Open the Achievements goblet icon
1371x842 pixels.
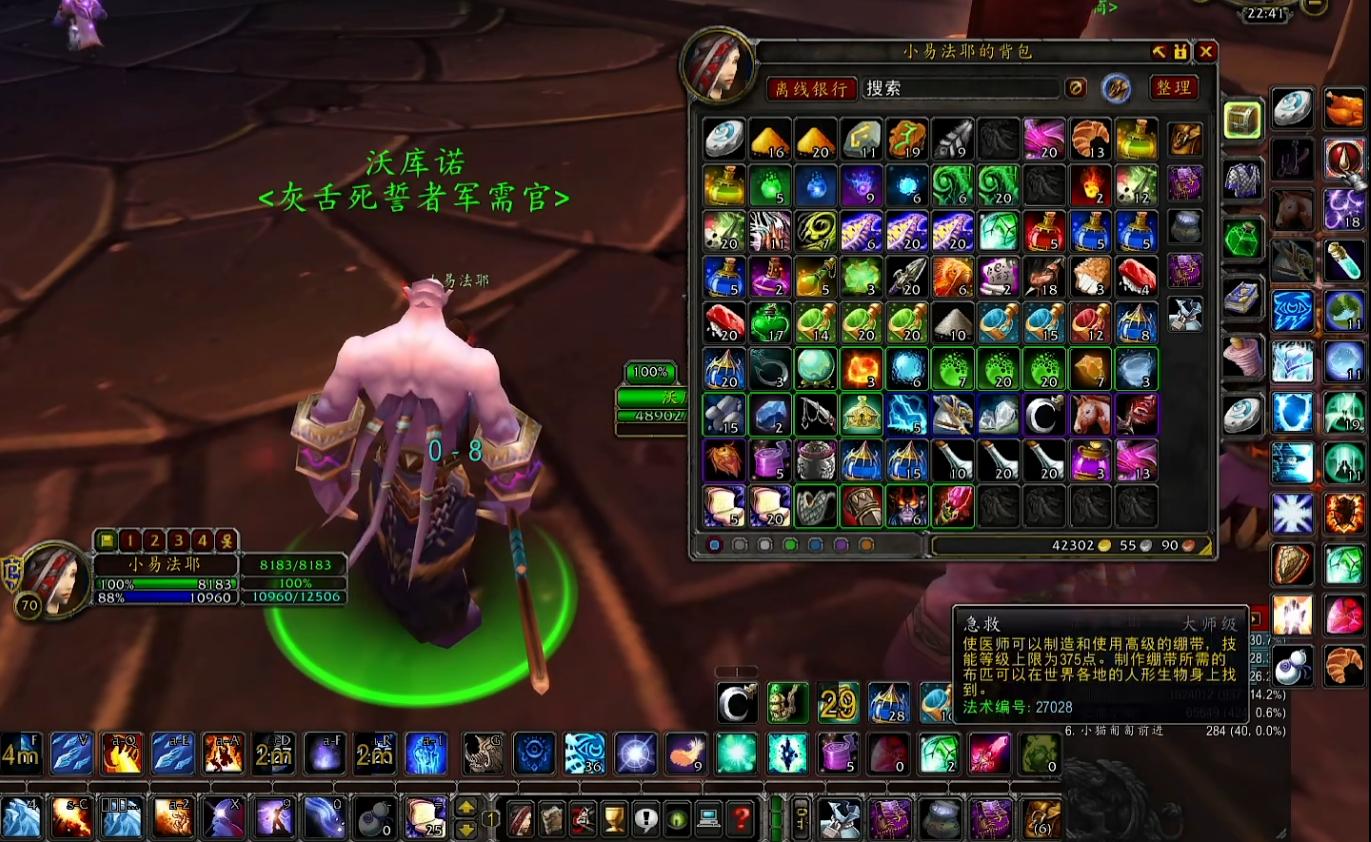click(x=613, y=818)
